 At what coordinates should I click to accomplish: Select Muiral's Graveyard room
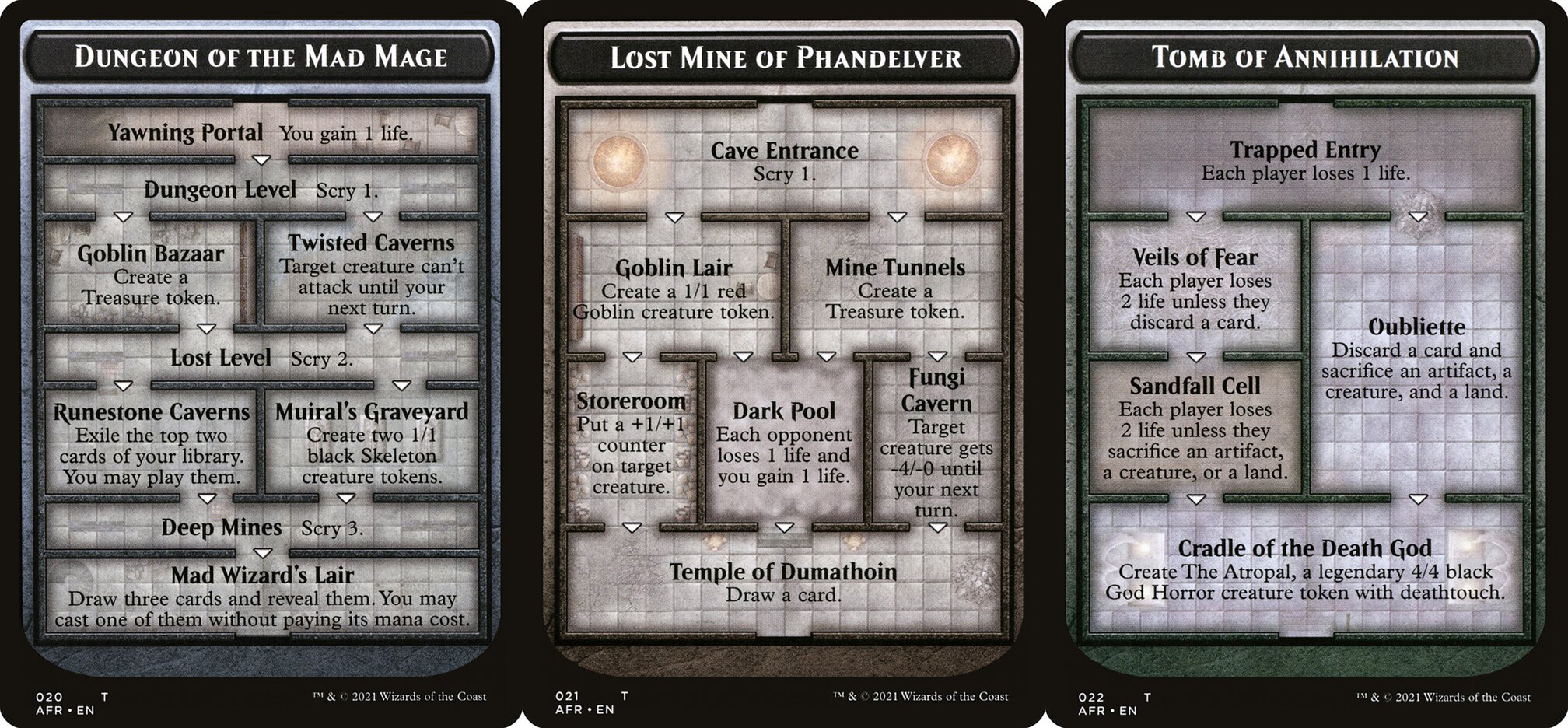[x=372, y=443]
